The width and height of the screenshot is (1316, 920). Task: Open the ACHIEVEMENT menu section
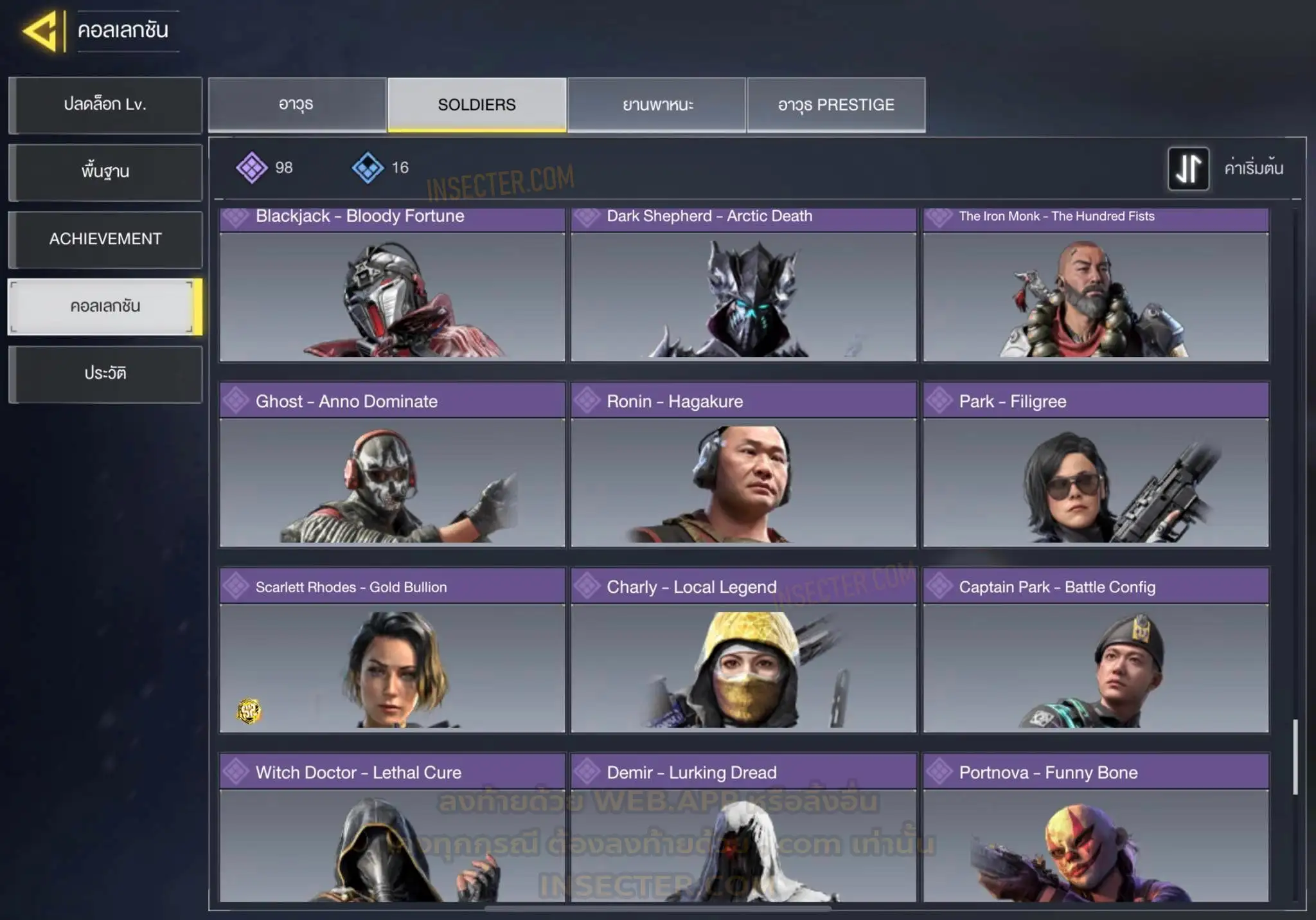click(105, 239)
